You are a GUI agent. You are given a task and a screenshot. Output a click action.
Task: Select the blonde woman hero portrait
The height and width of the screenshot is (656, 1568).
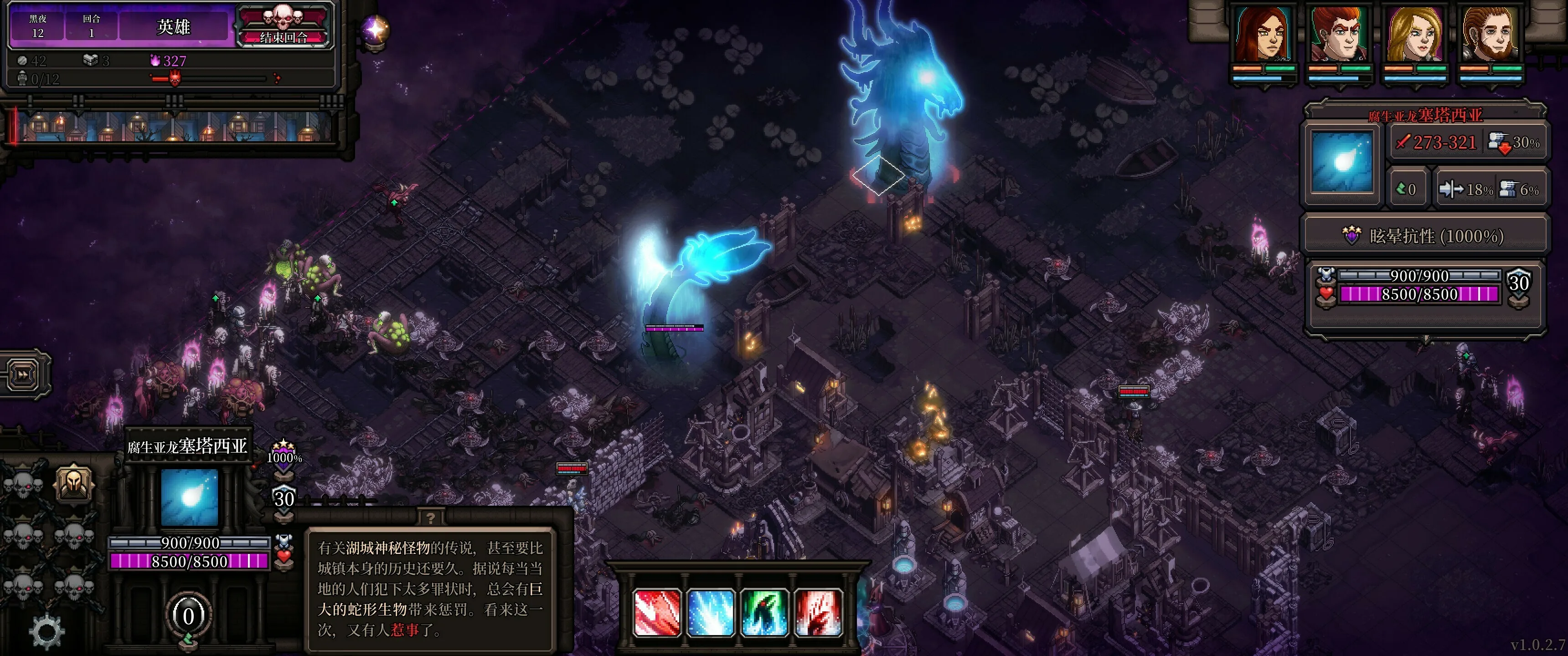pos(1414,35)
